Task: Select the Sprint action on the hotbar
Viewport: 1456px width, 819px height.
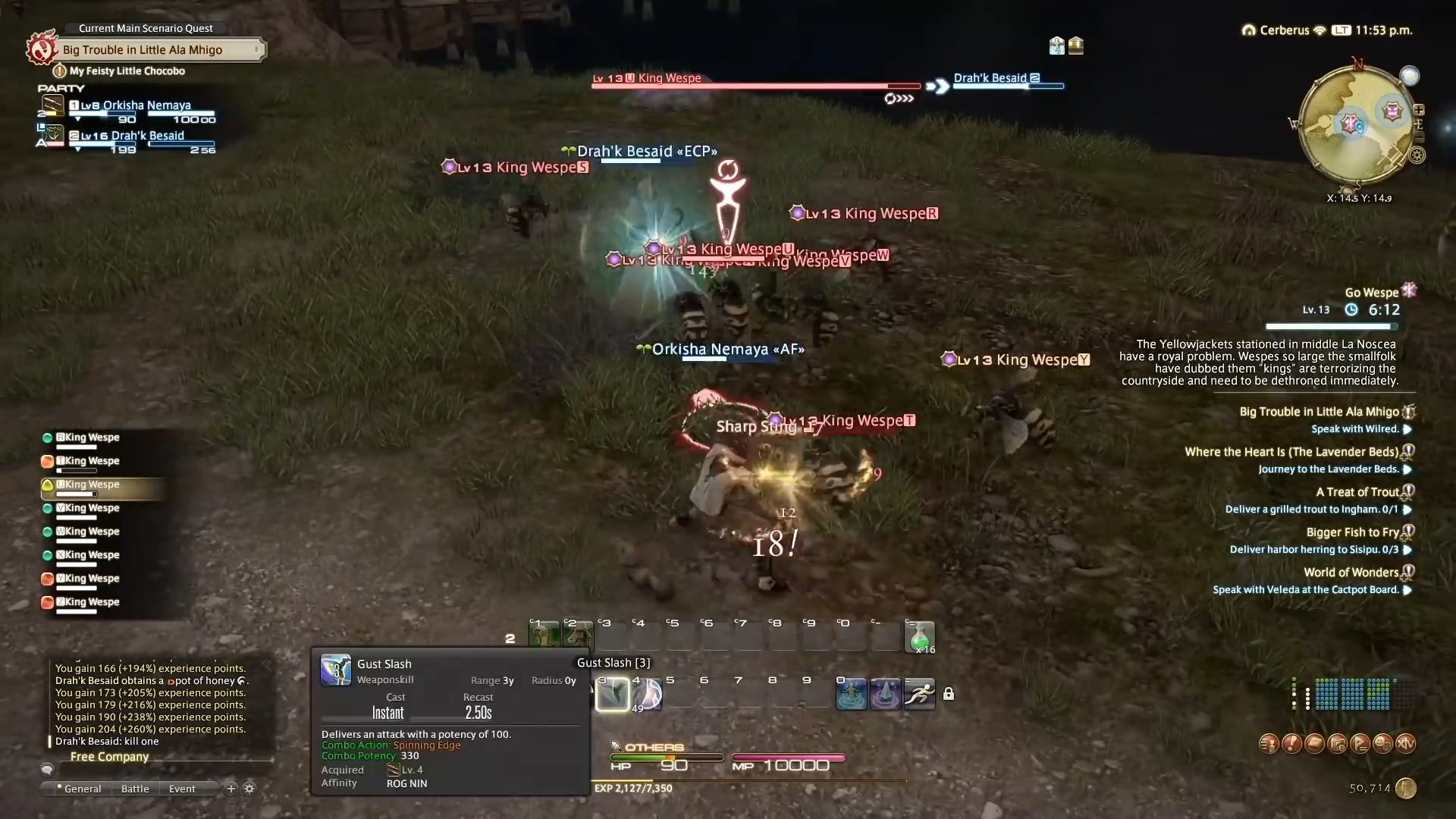Action: coord(918,692)
